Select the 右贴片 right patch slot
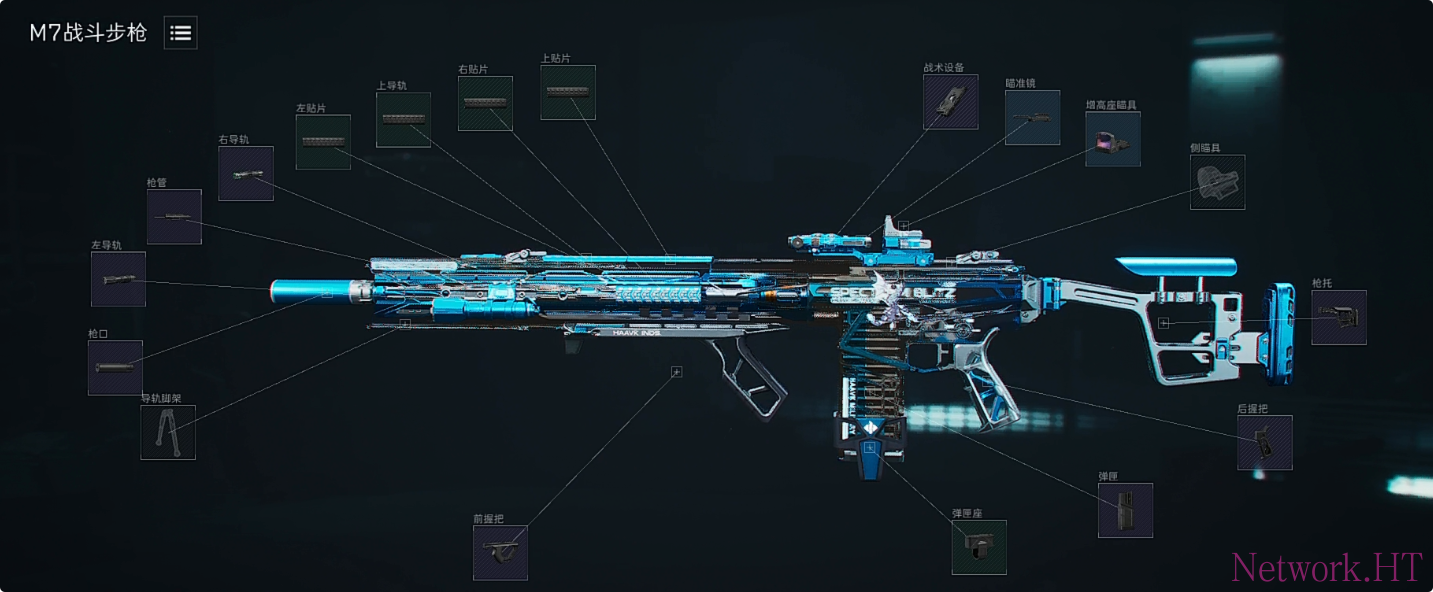Image resolution: width=1433 pixels, height=592 pixels. [x=485, y=103]
